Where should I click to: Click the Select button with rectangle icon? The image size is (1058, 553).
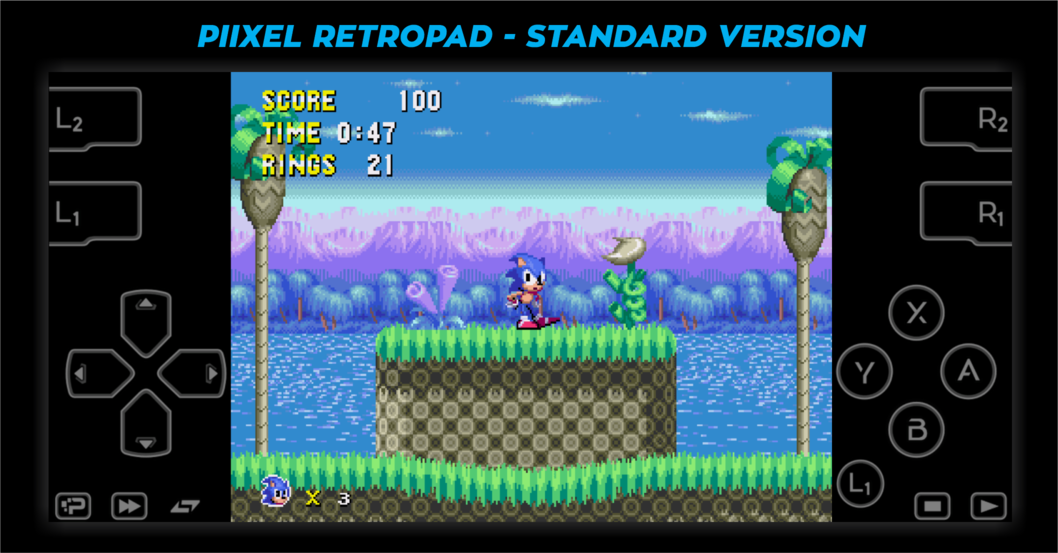click(932, 506)
